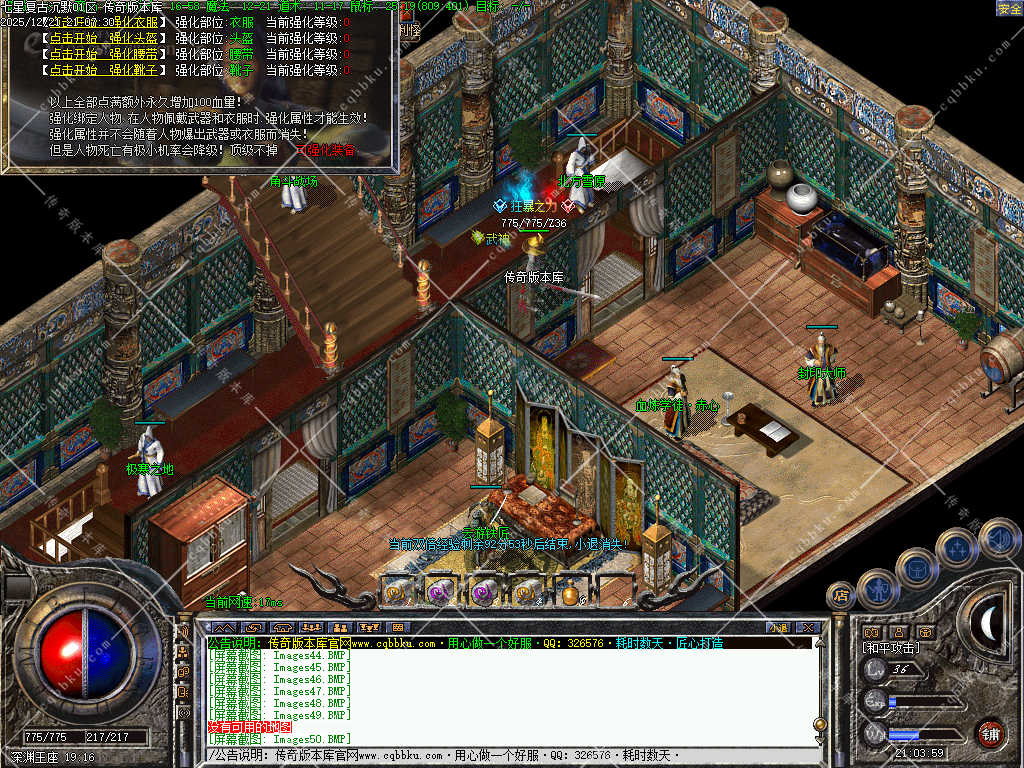Close the chat panel with X button
The width and height of the screenshot is (1024, 768).
click(x=808, y=627)
